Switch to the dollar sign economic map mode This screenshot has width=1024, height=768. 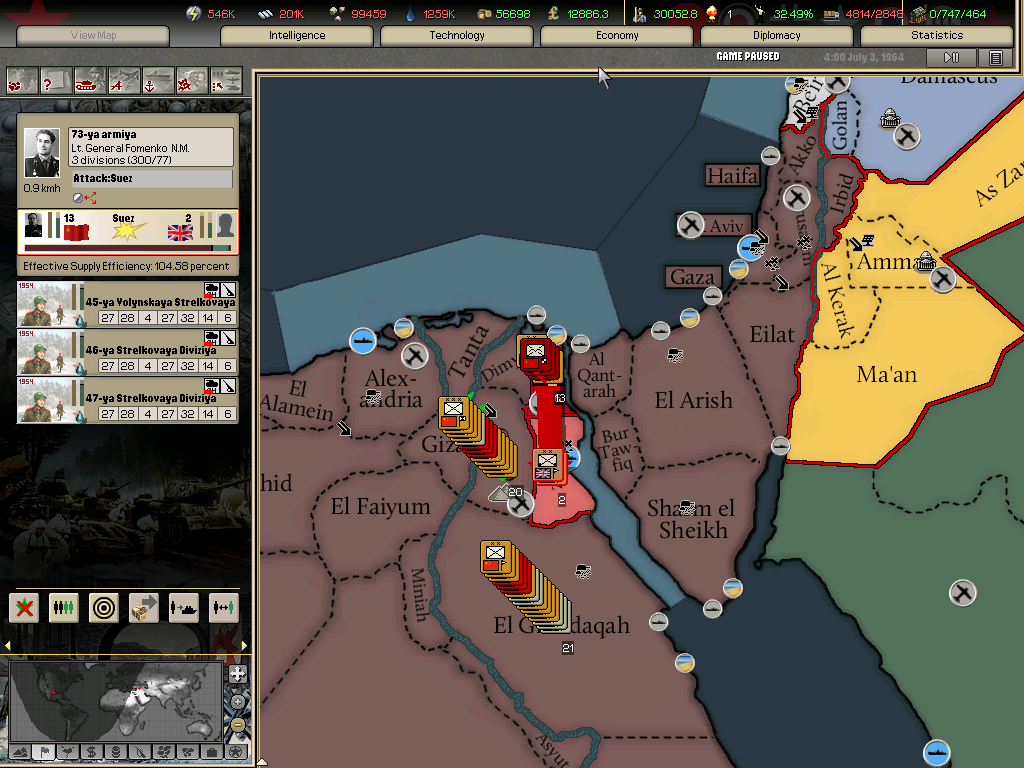(91, 752)
